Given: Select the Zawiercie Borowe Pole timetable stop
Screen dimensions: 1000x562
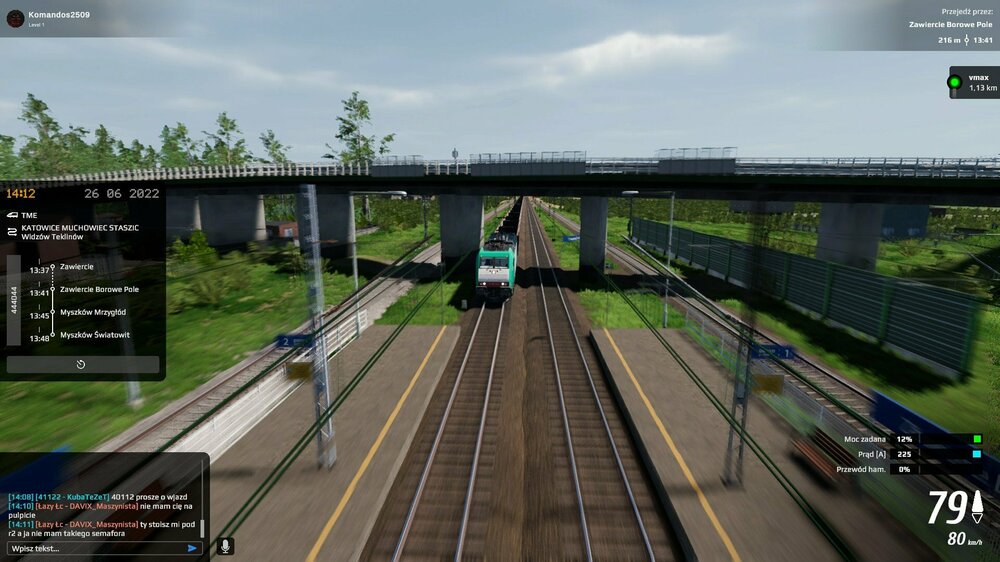Looking at the screenshot, I should pyautogui.click(x=99, y=289).
